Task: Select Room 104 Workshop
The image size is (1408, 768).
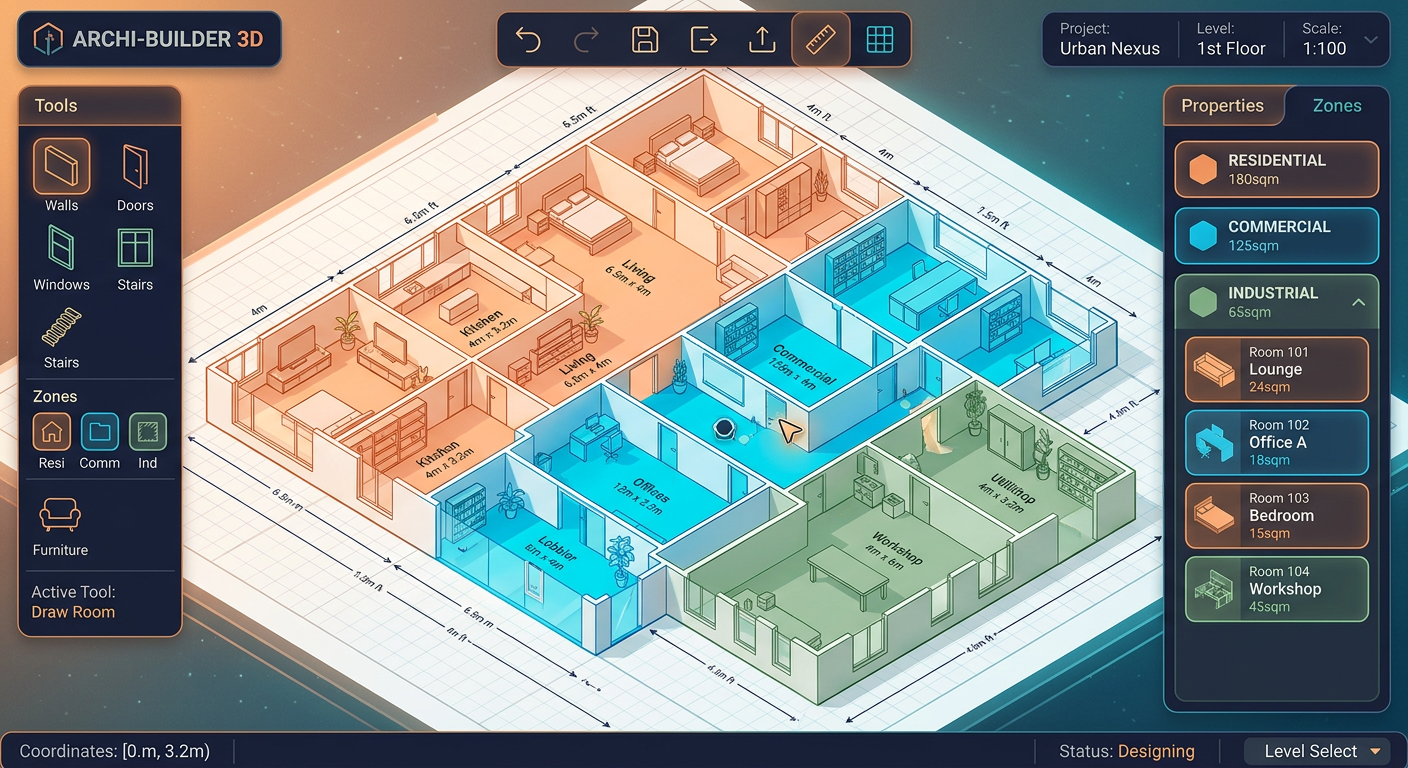Action: [x=1276, y=589]
